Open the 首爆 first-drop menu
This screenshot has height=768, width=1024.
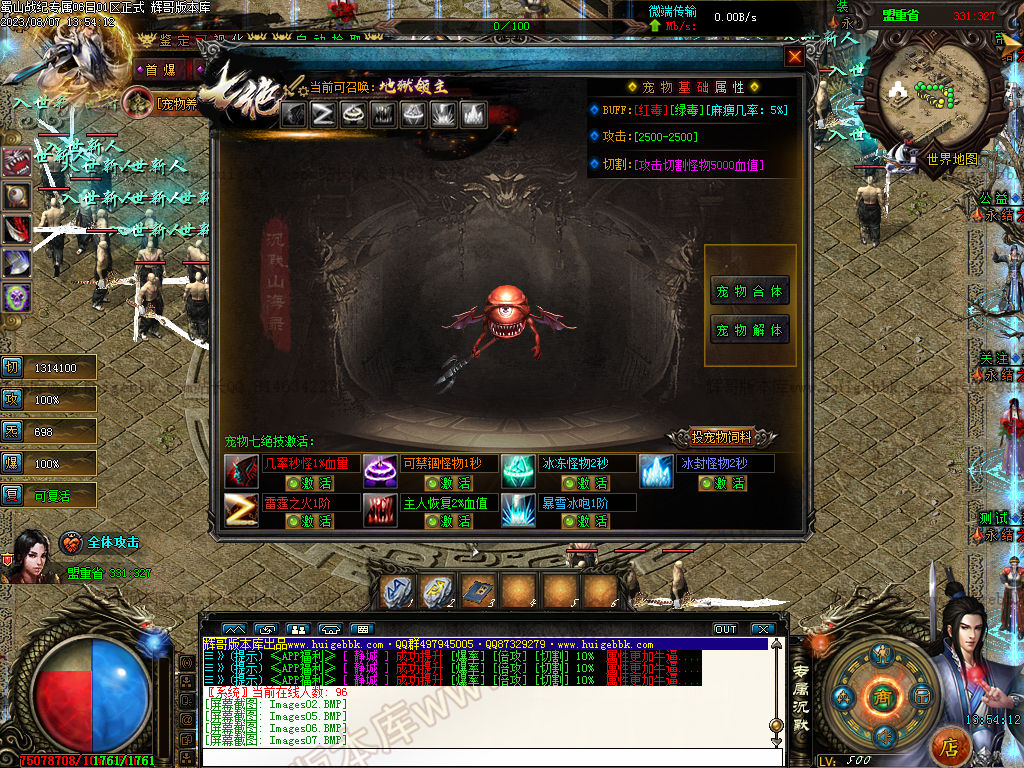coord(159,70)
